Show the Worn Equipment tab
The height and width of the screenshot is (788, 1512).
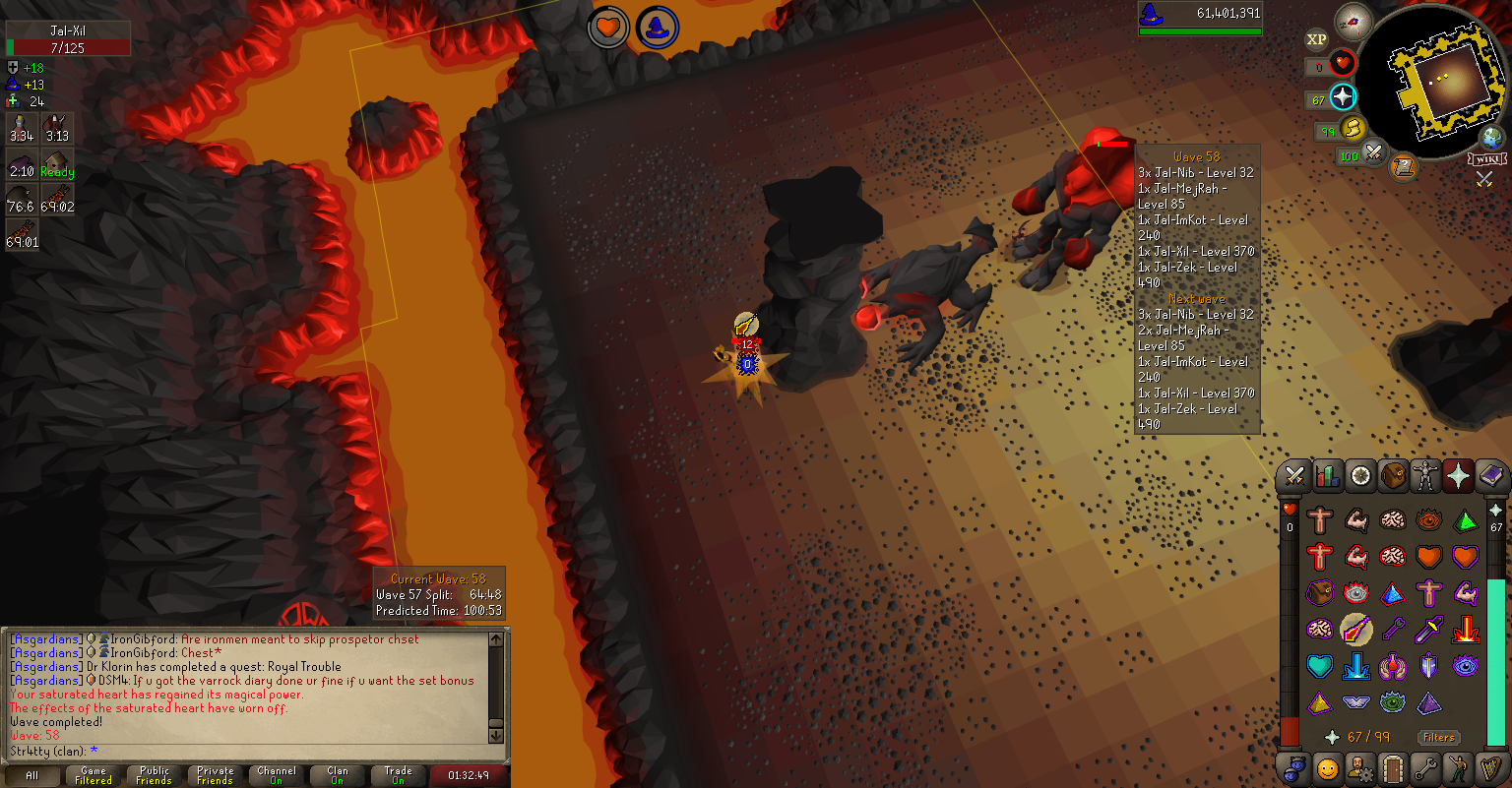point(1425,477)
